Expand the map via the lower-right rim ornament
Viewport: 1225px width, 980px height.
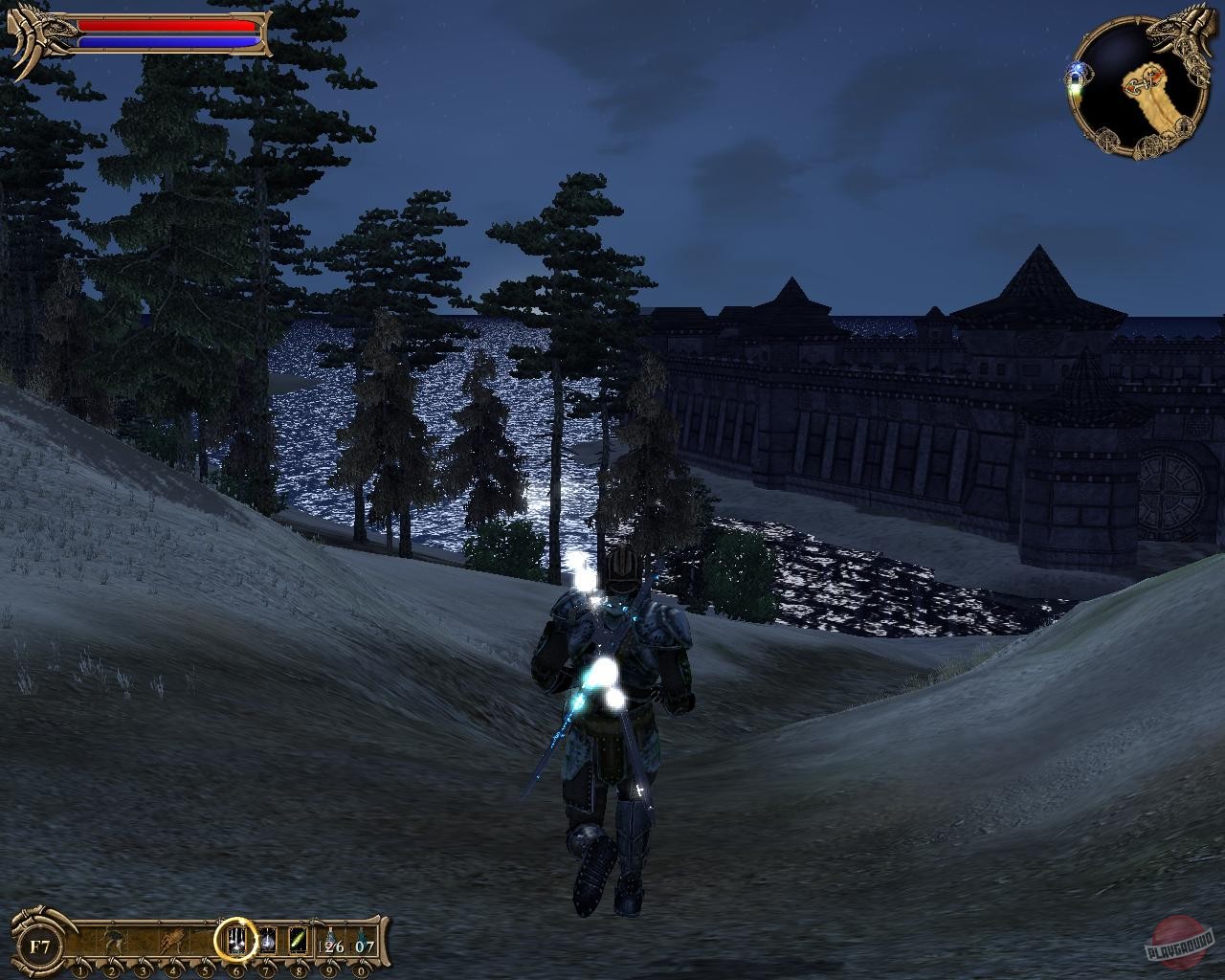click(1185, 128)
